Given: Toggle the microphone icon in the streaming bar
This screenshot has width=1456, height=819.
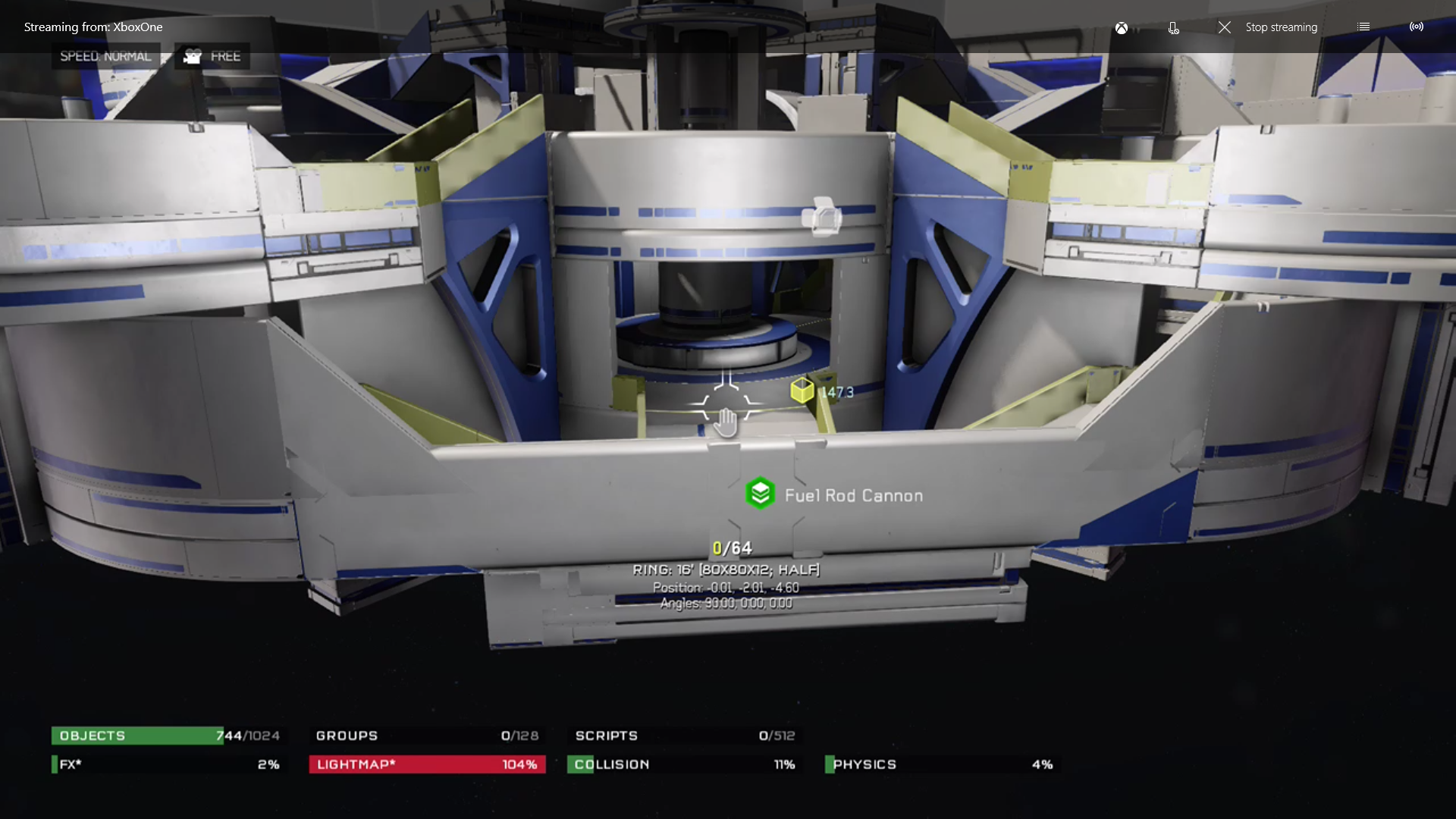Looking at the screenshot, I should tap(1173, 28).
